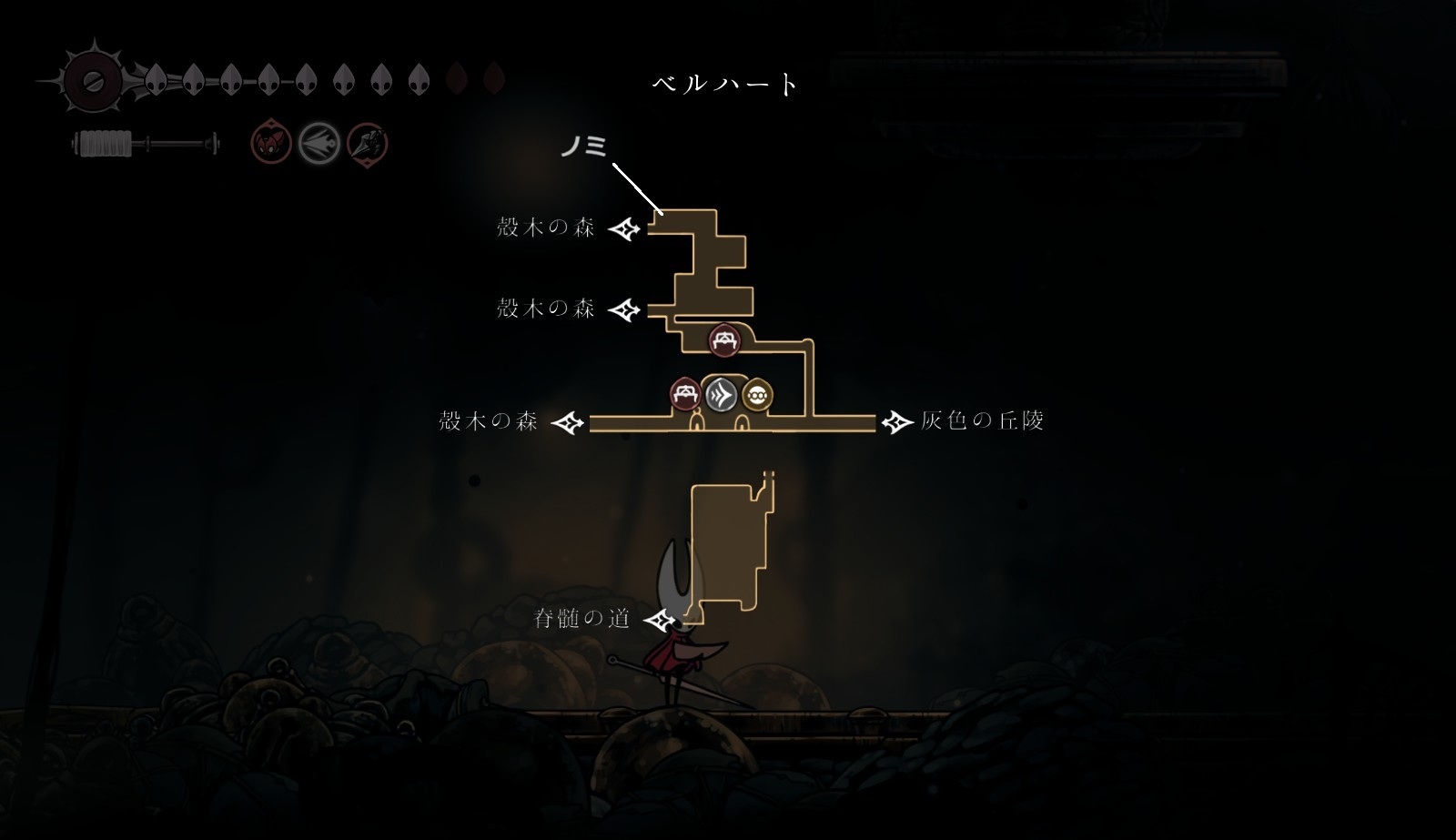This screenshot has width=1456, height=840.
Task: Select the red creature tool icon
Action: [x=271, y=143]
